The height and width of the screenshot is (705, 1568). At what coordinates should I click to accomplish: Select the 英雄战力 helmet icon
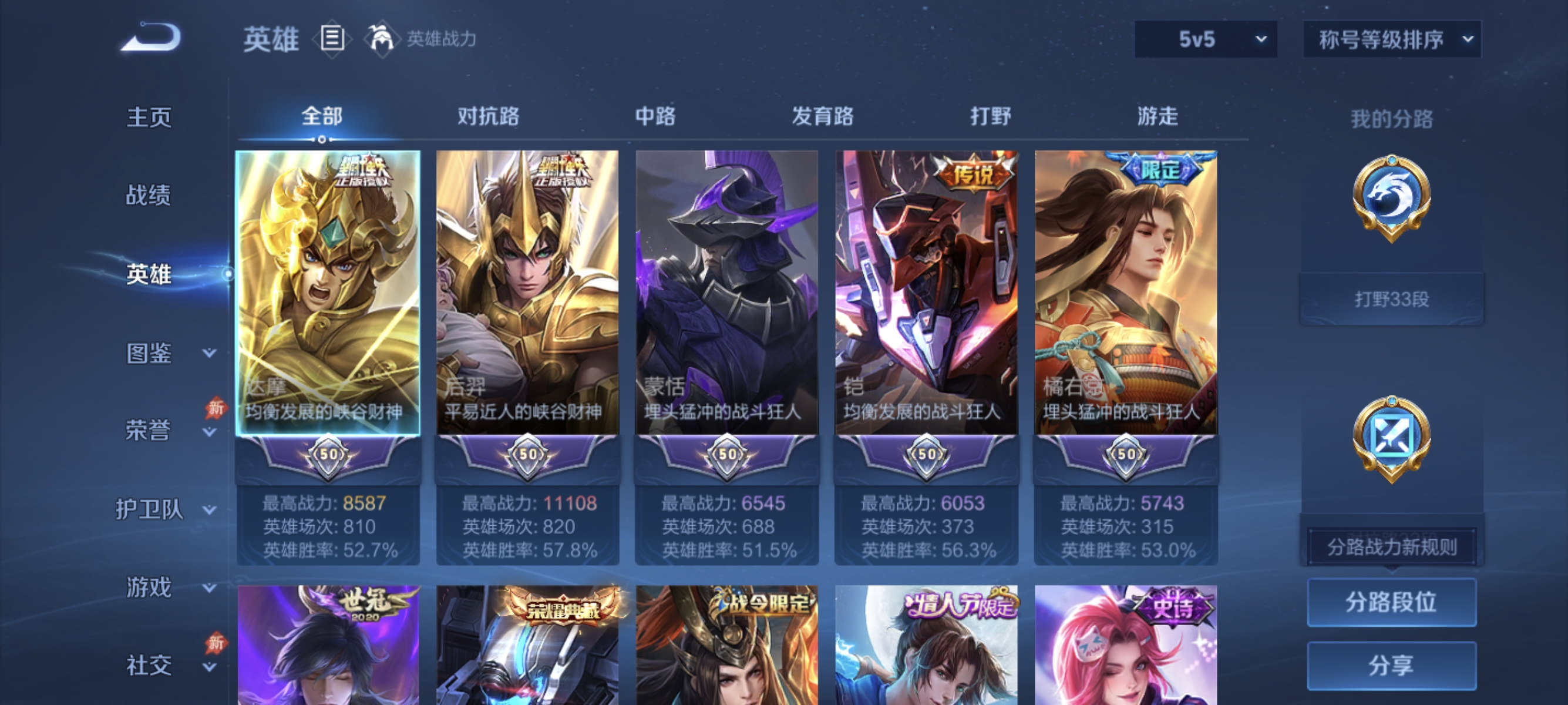tap(382, 39)
